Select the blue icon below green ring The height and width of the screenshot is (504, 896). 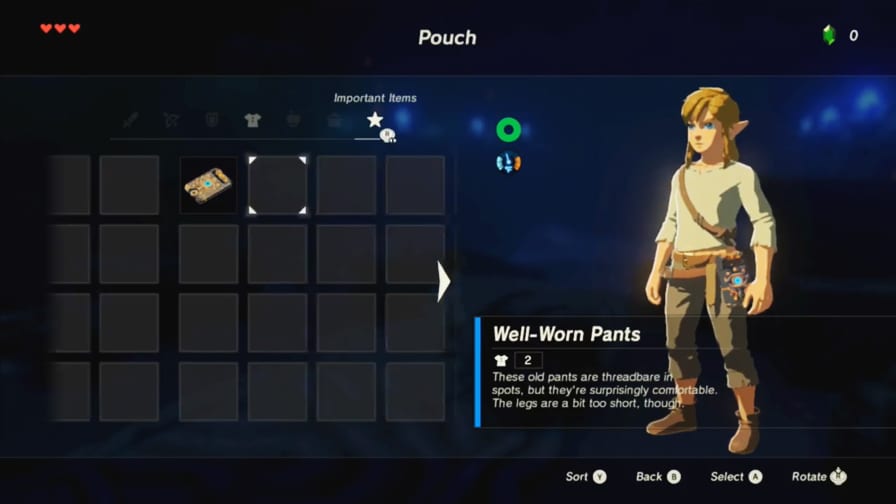tap(508, 162)
